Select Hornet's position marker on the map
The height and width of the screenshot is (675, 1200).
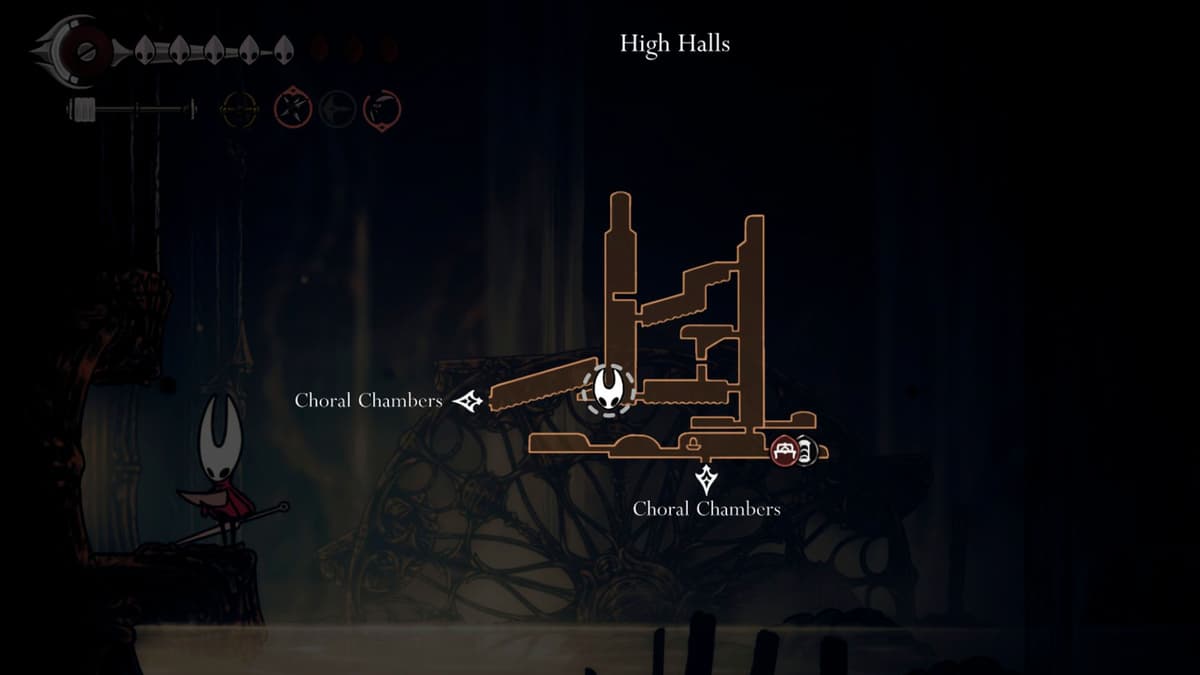pyautogui.click(x=609, y=389)
